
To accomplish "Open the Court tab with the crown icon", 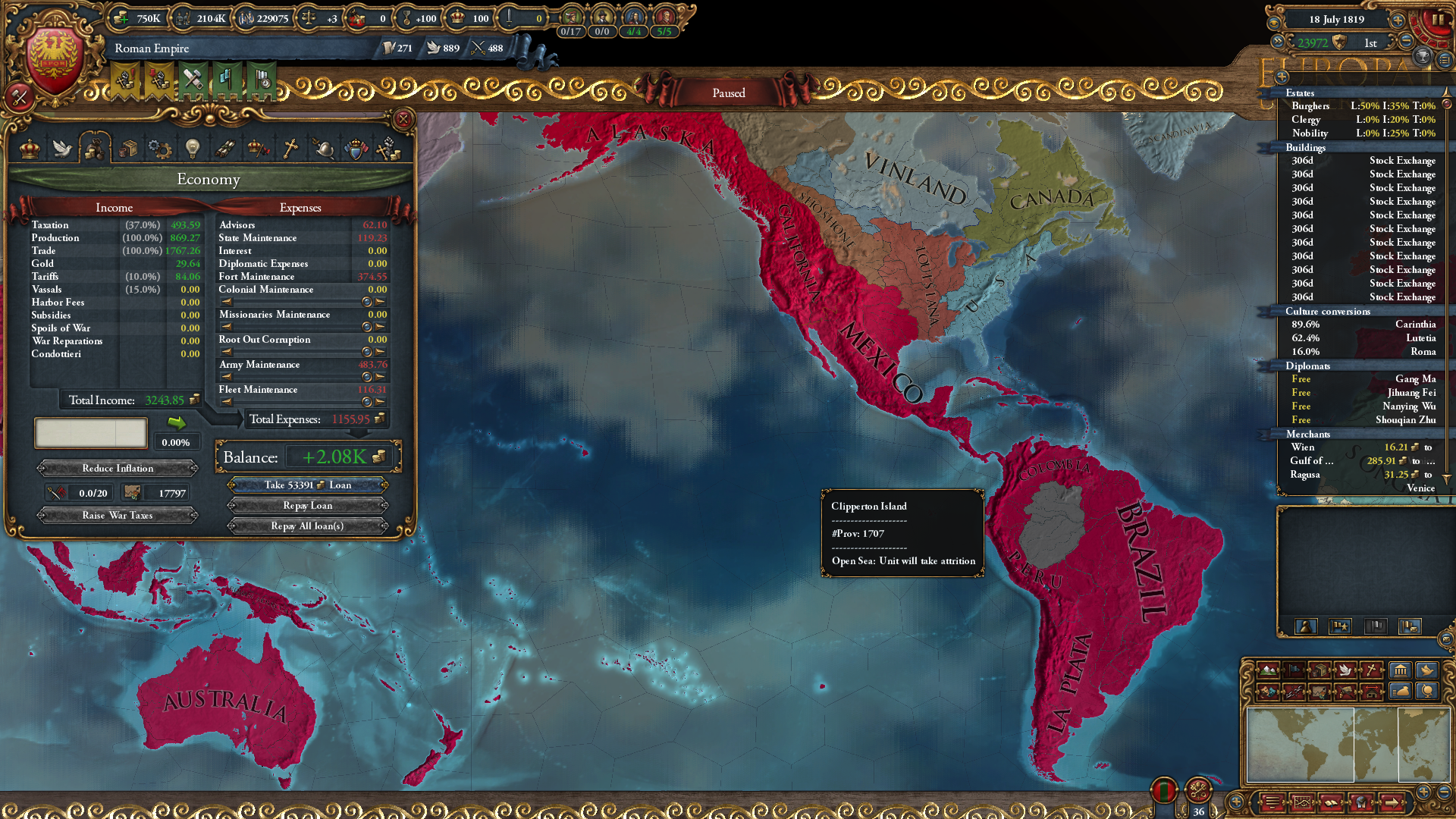I will (29, 149).
